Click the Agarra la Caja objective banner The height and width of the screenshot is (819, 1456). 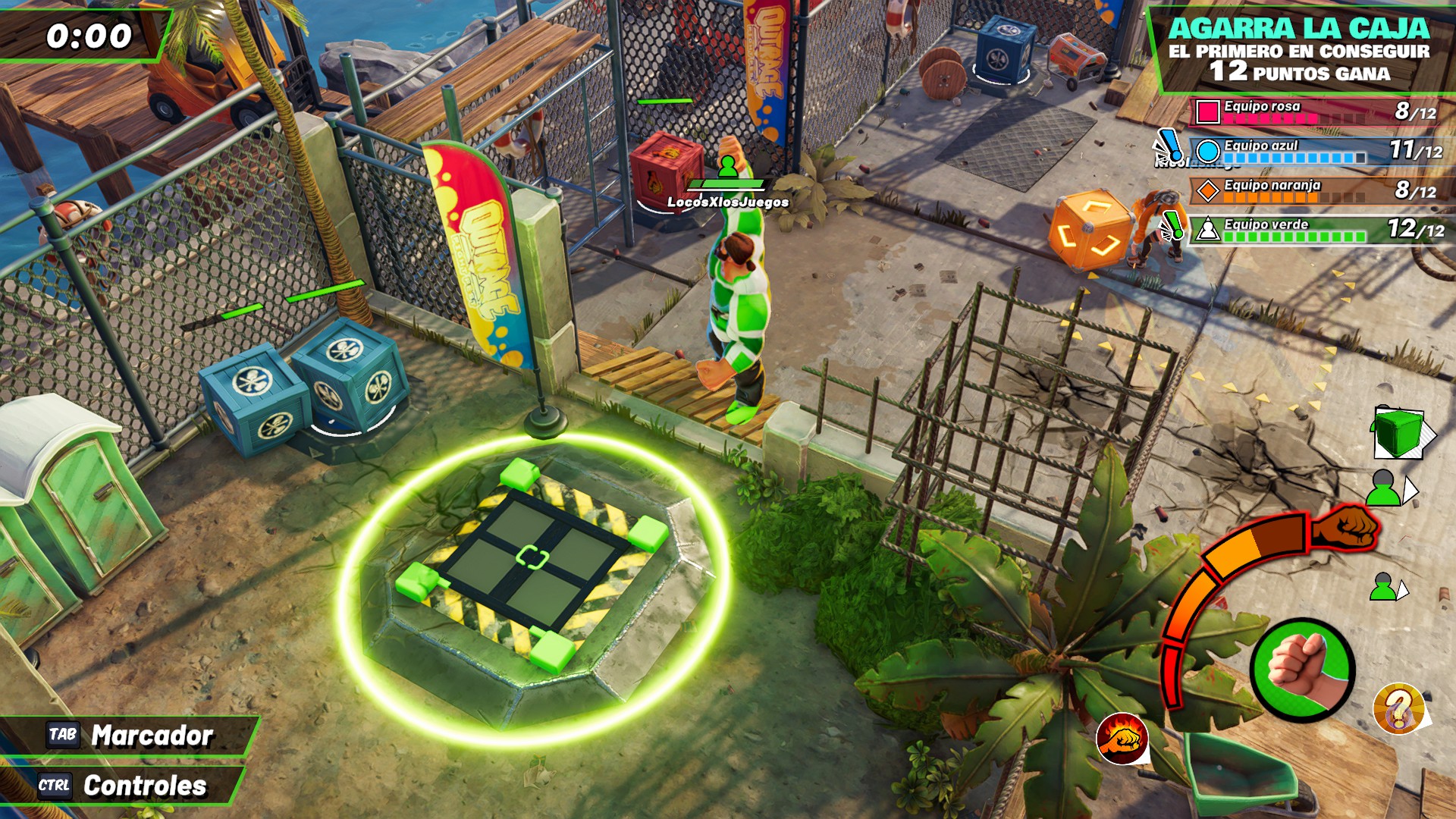tap(1298, 50)
